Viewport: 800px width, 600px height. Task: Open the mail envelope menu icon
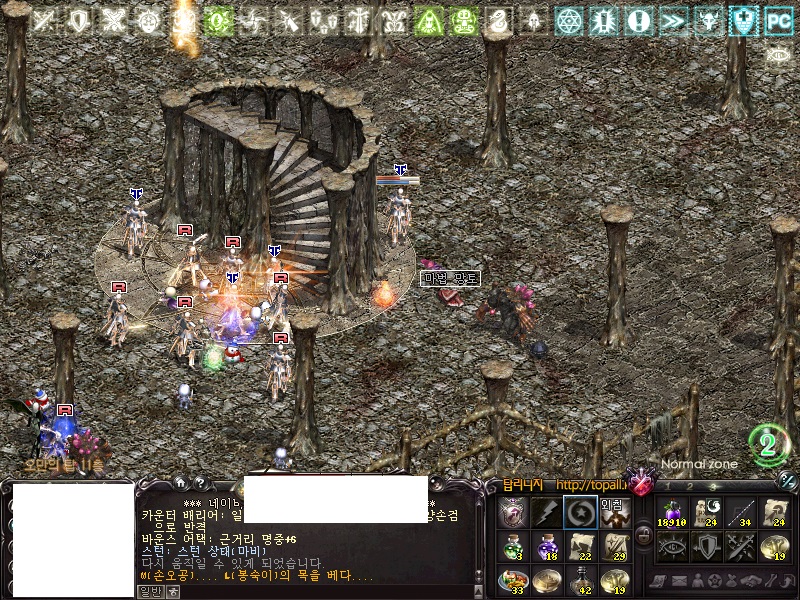680,581
